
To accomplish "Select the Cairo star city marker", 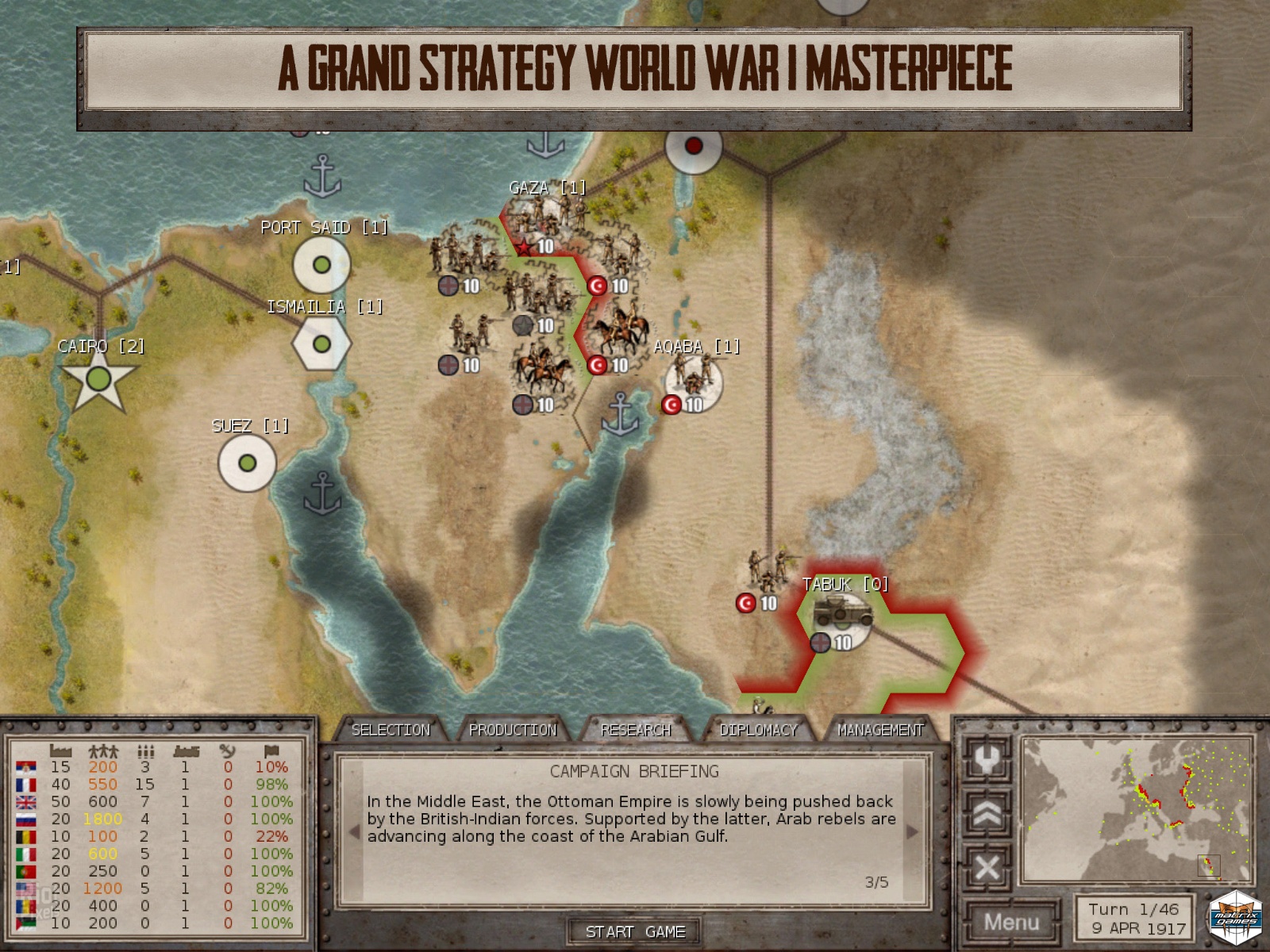I will tap(98, 380).
